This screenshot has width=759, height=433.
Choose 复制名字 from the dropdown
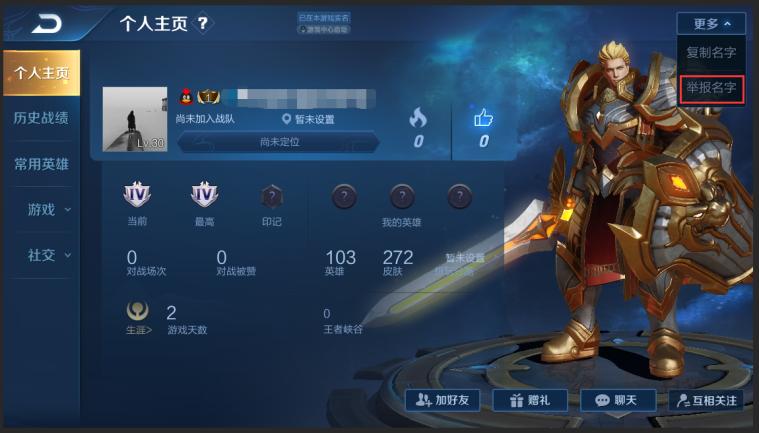point(711,53)
